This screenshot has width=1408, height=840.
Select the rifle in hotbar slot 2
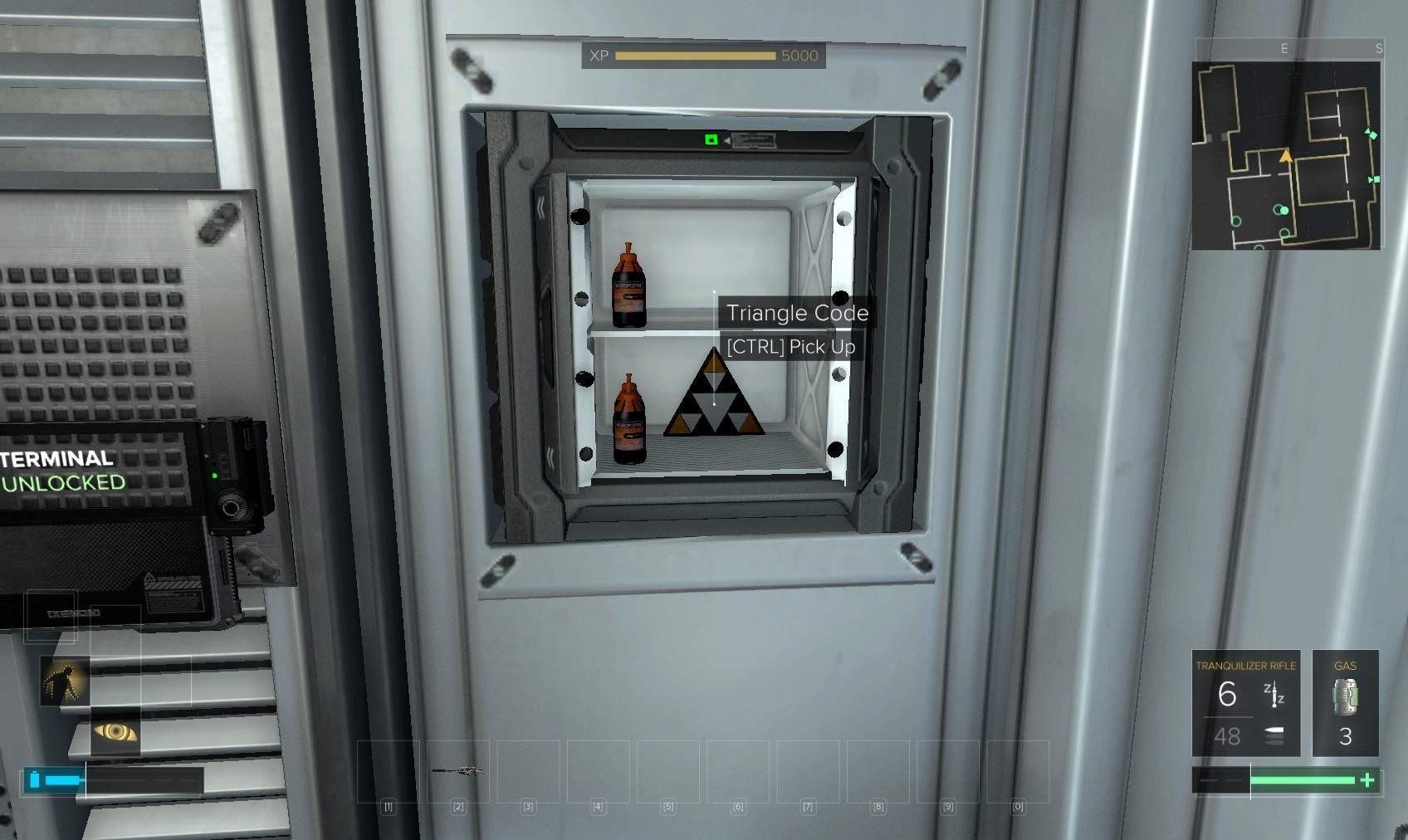458,771
